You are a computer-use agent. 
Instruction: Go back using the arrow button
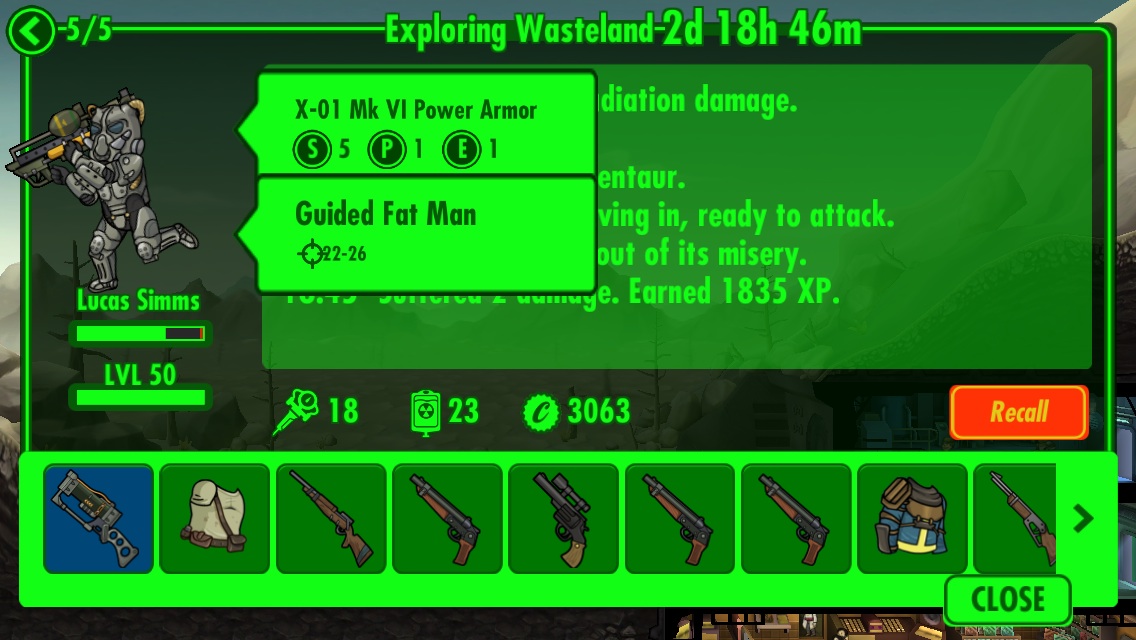[x=32, y=32]
